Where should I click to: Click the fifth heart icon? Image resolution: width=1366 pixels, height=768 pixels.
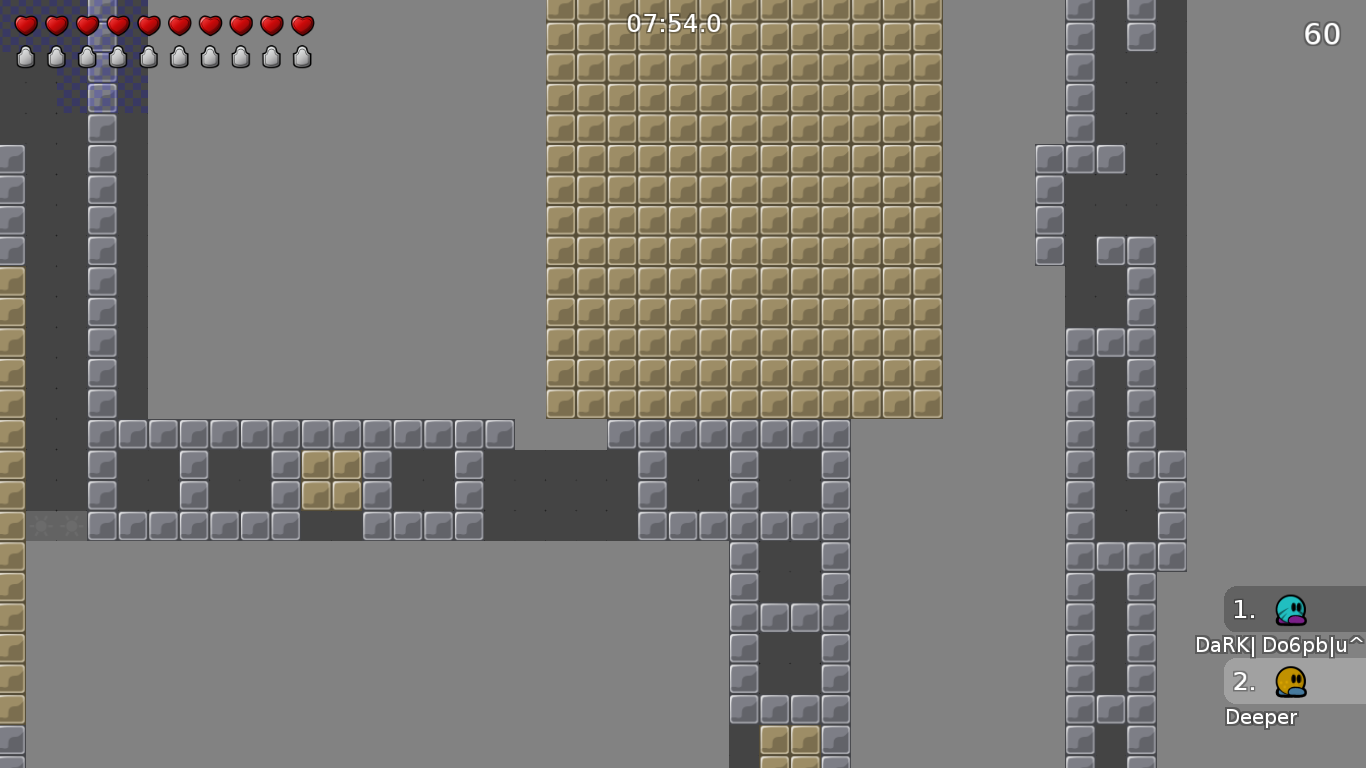pyautogui.click(x=148, y=26)
